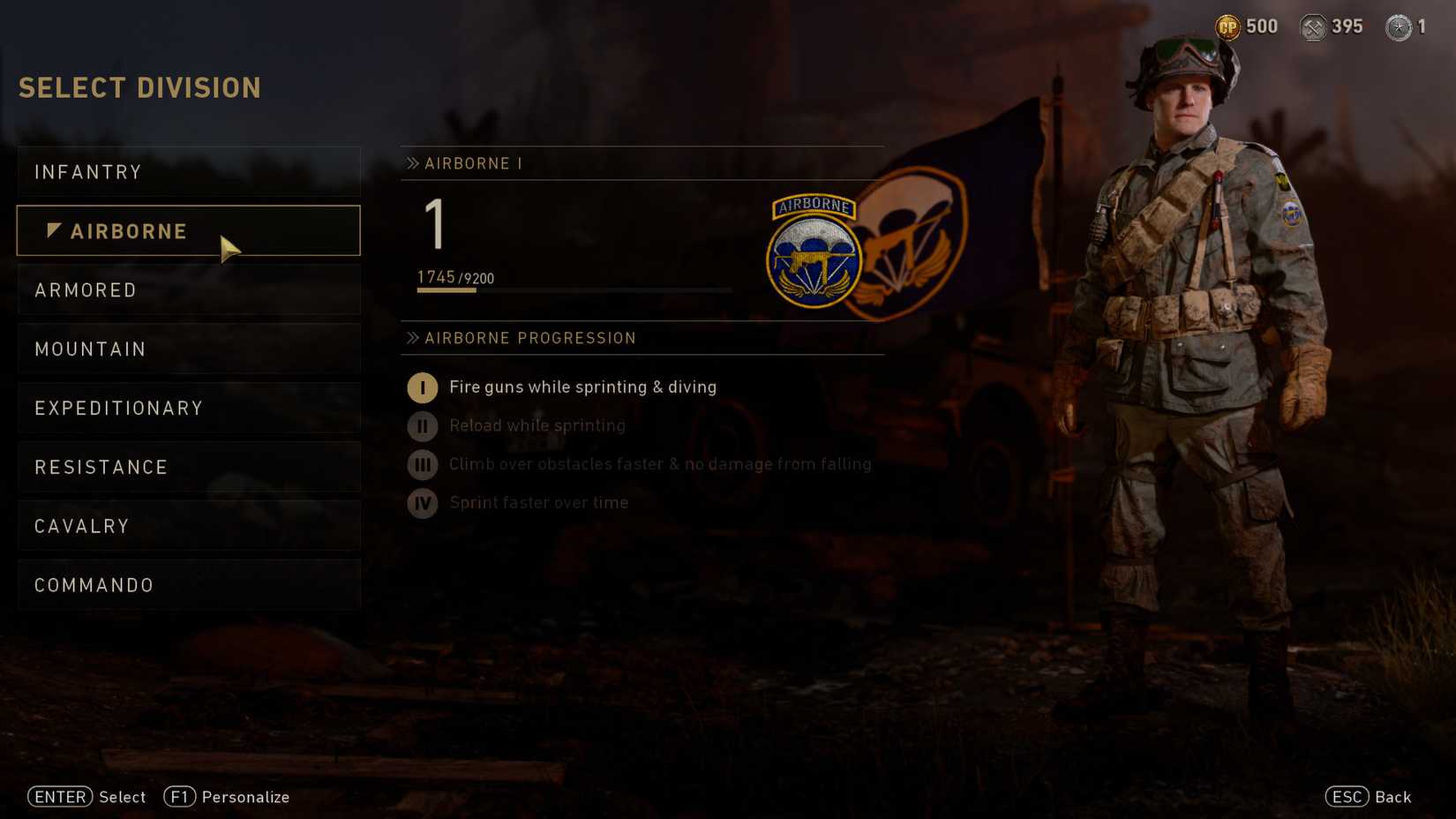Click the tier IV sprint faster icon
This screenshot has height=819, width=1456.
422,503
